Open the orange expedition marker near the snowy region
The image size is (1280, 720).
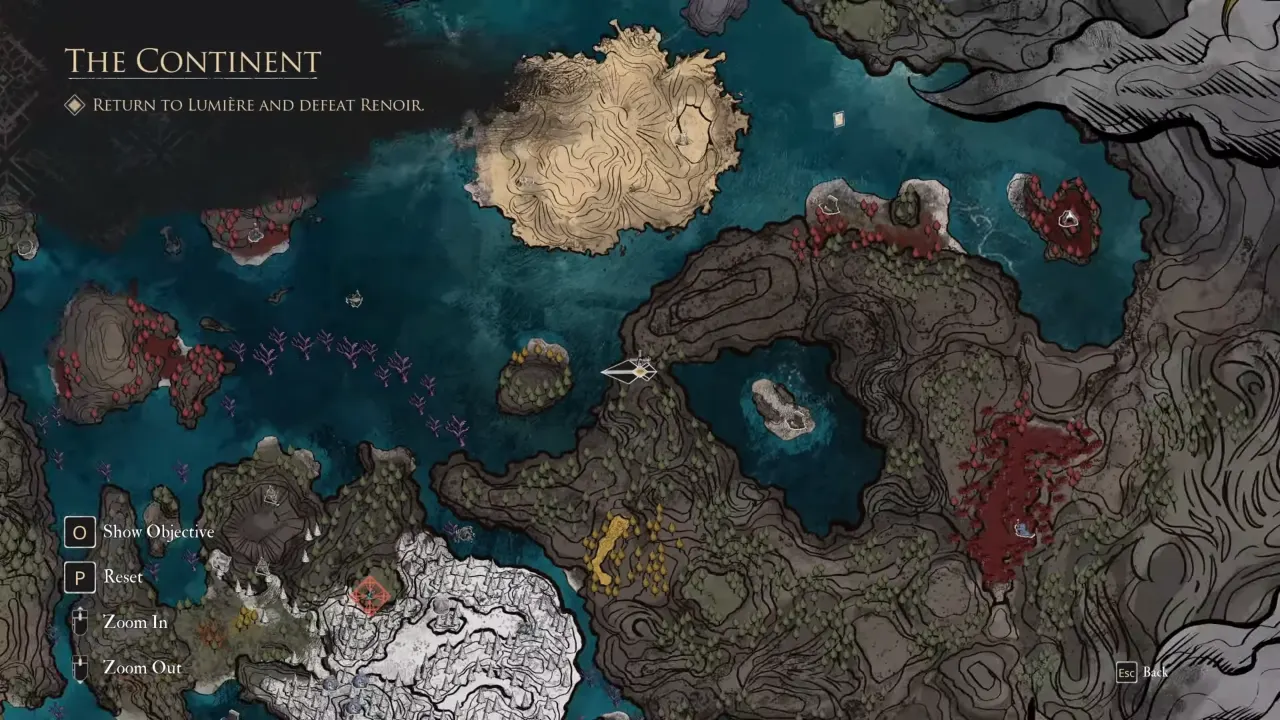pyautogui.click(x=370, y=595)
